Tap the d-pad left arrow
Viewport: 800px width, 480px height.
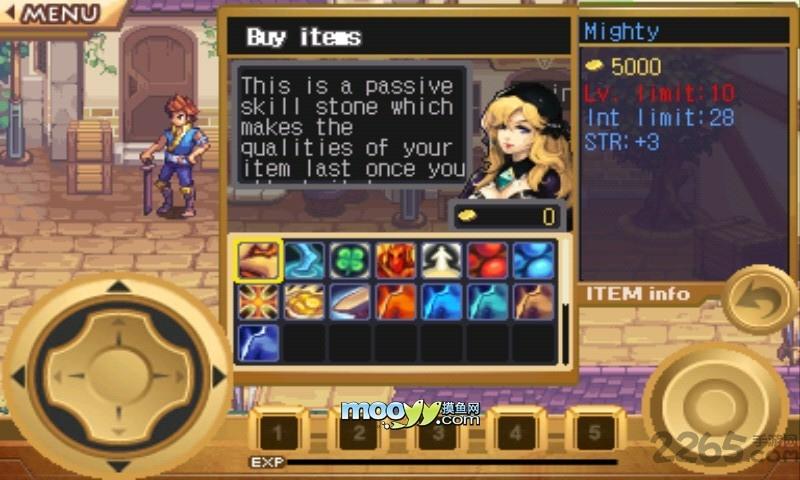pyautogui.click(x=18, y=376)
